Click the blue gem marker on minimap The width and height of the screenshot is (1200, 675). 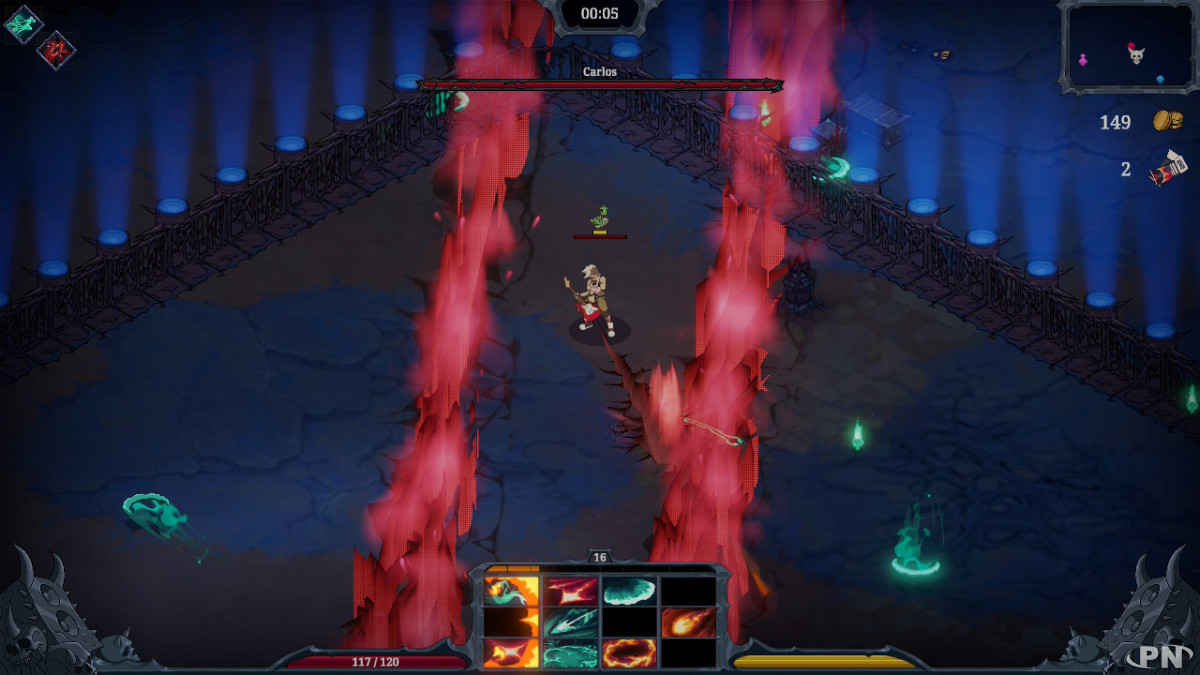tap(1160, 78)
